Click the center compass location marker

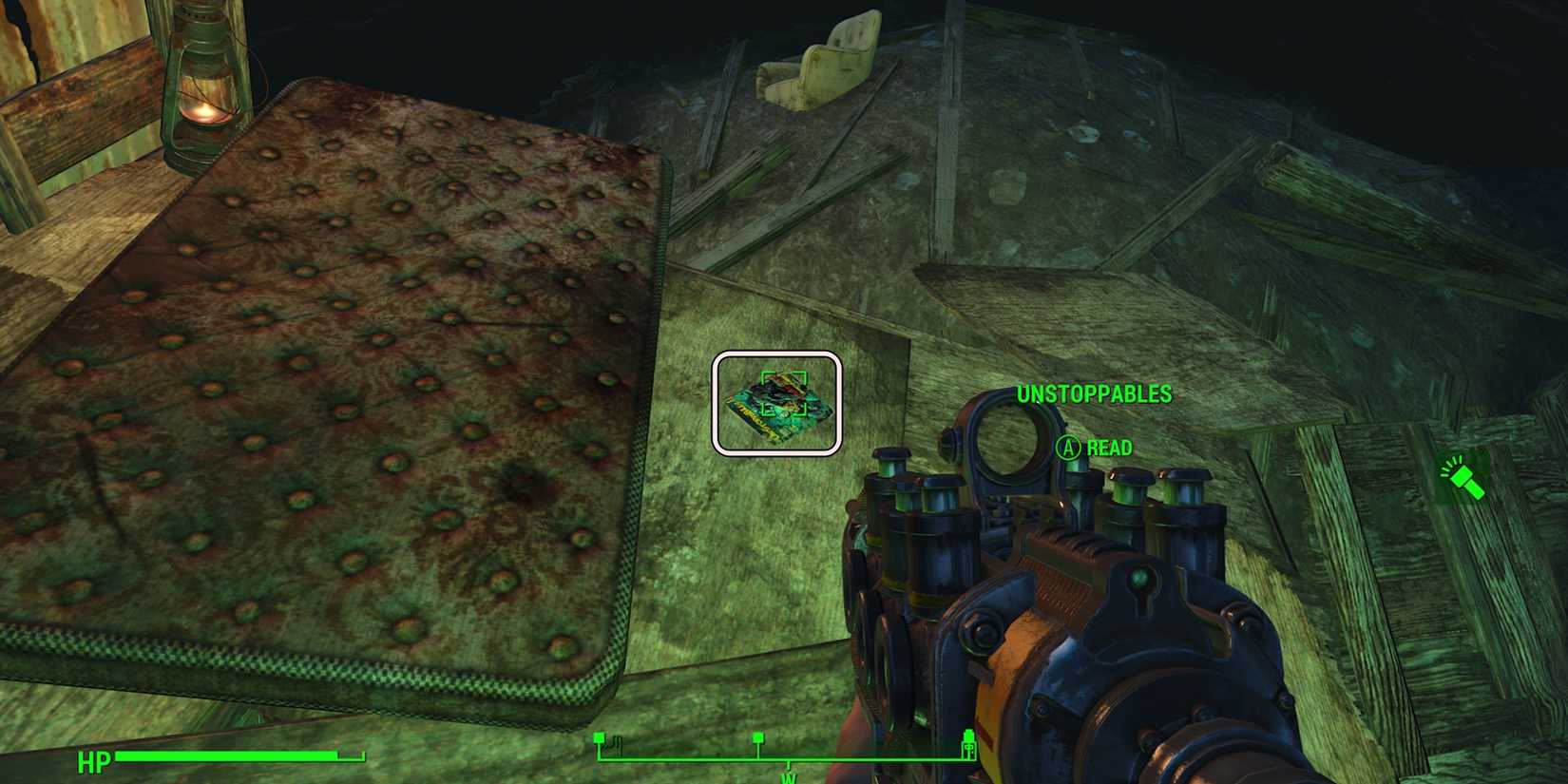click(x=758, y=736)
